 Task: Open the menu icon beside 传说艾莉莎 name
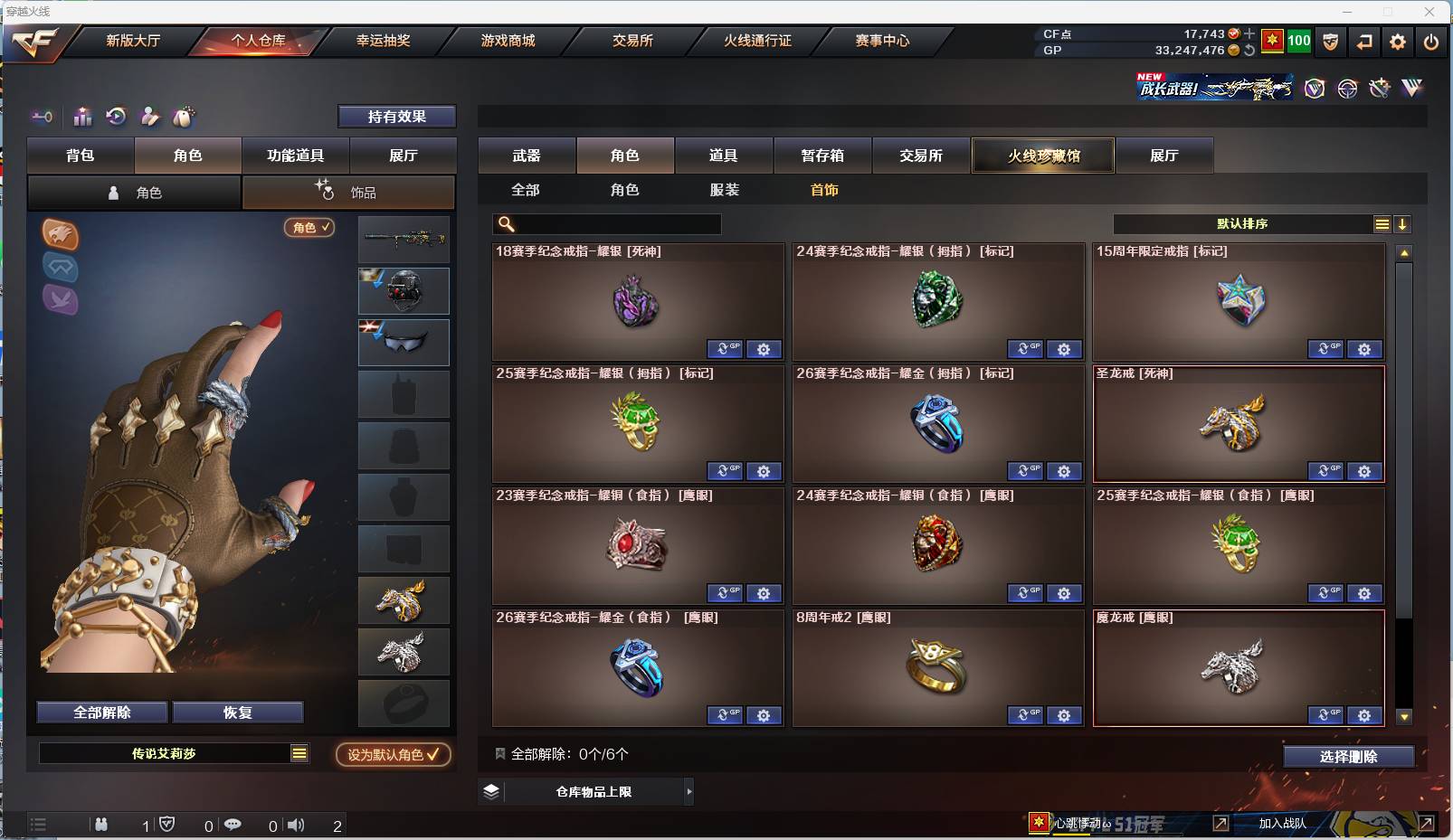coord(299,751)
